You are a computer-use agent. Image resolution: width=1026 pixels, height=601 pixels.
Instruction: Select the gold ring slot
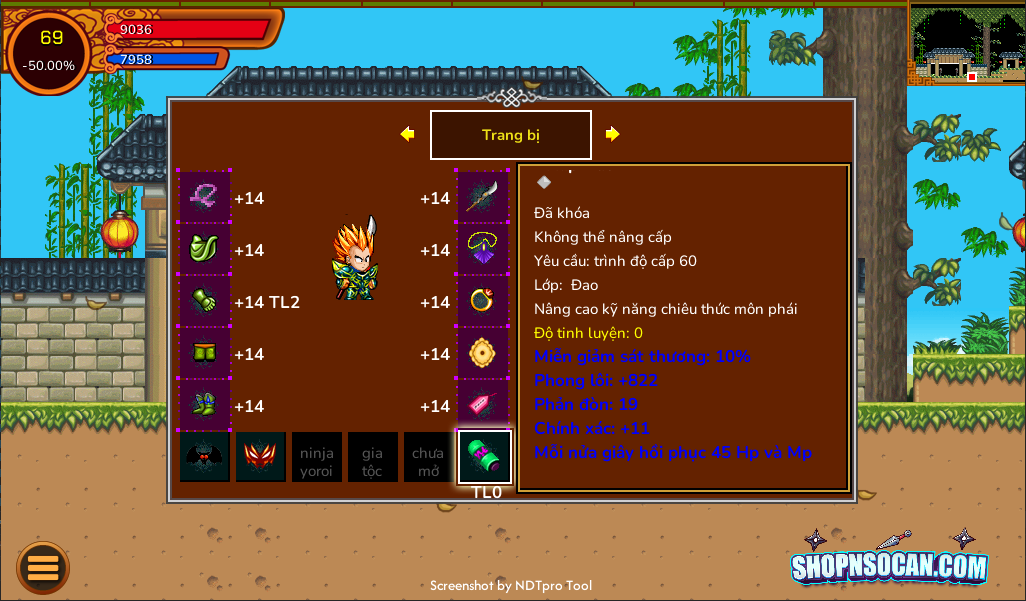point(483,302)
